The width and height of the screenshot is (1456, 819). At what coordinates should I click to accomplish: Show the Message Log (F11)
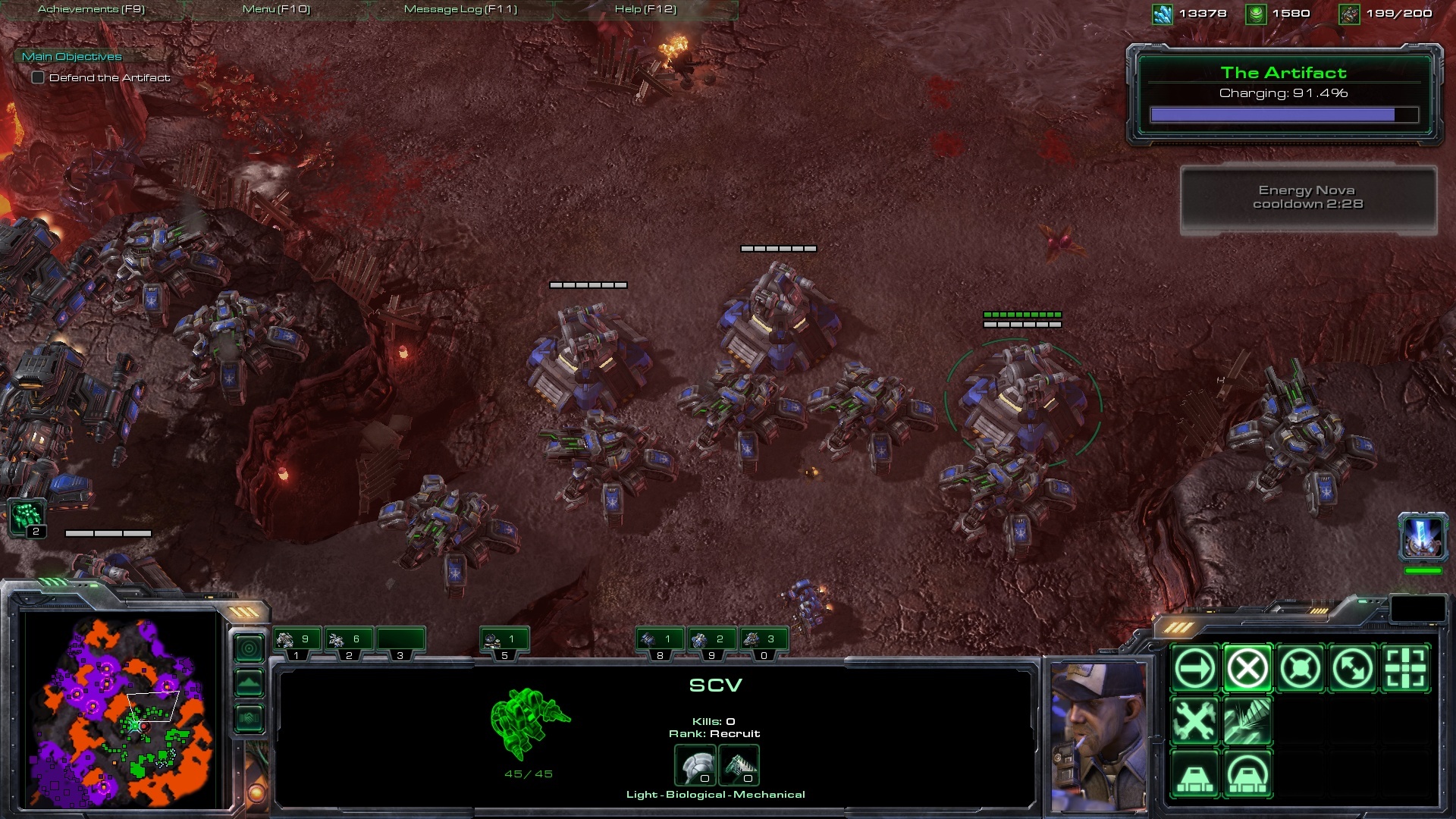(460, 9)
